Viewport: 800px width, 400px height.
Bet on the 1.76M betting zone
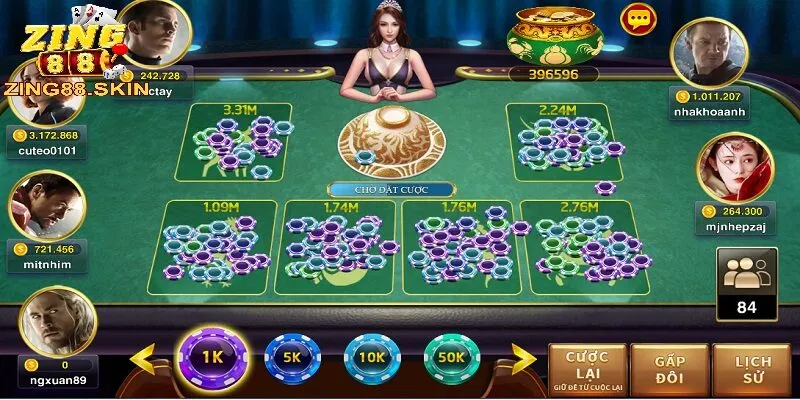(458, 246)
